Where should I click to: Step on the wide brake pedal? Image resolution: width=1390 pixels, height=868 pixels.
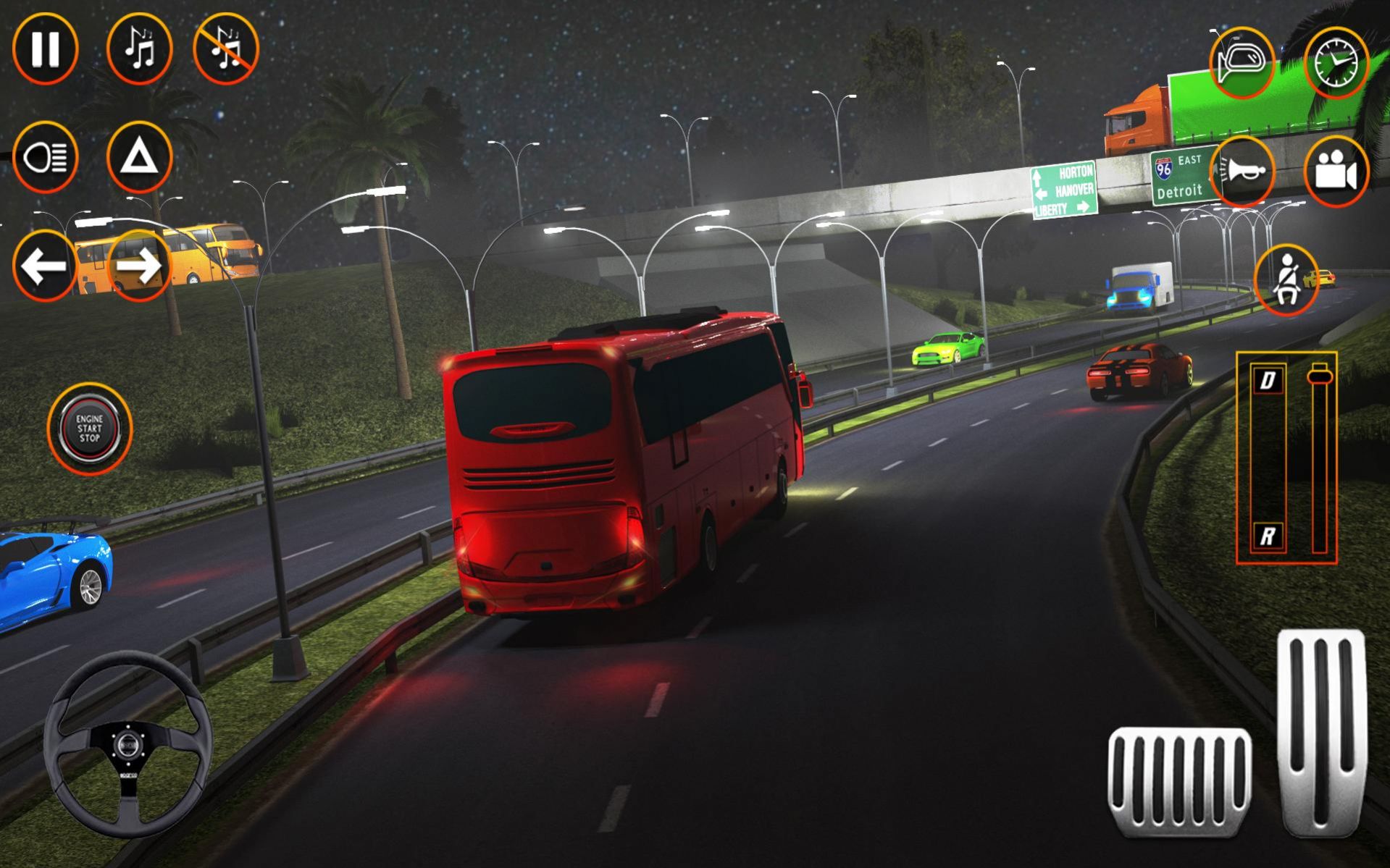(x=1179, y=782)
